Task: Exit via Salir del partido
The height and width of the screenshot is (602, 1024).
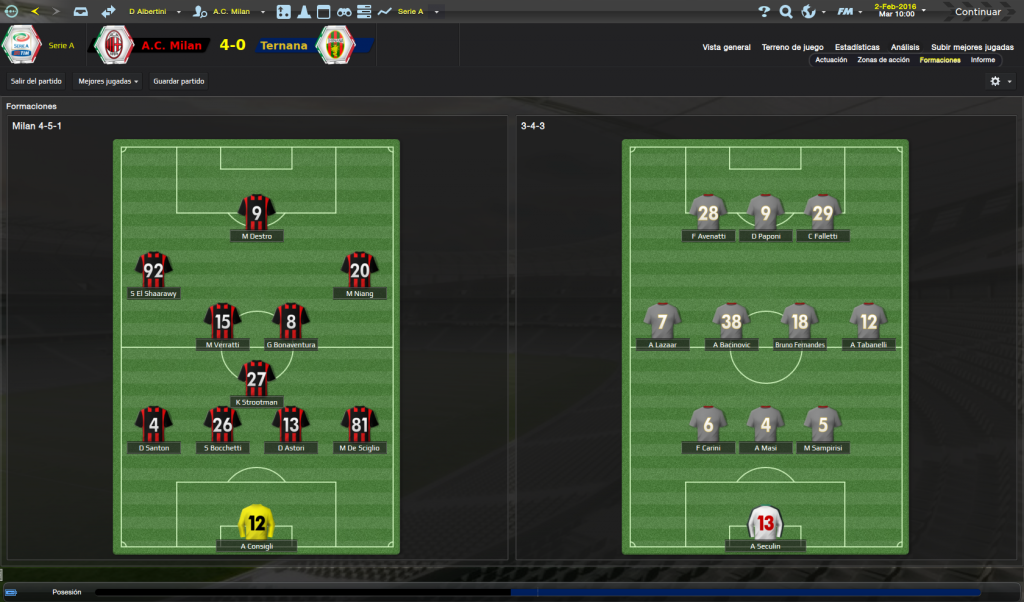Action: point(36,81)
